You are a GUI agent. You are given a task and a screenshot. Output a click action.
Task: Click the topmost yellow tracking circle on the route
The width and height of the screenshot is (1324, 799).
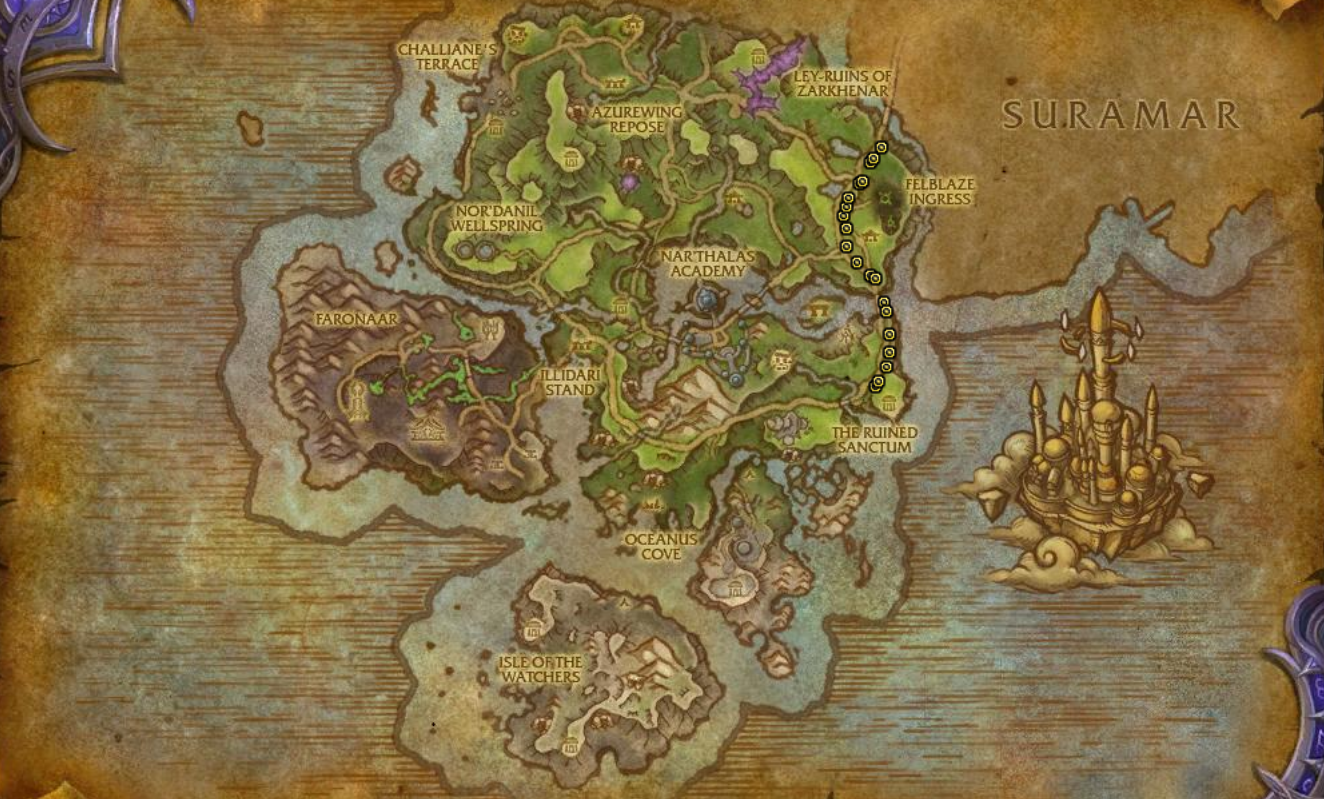click(882, 149)
